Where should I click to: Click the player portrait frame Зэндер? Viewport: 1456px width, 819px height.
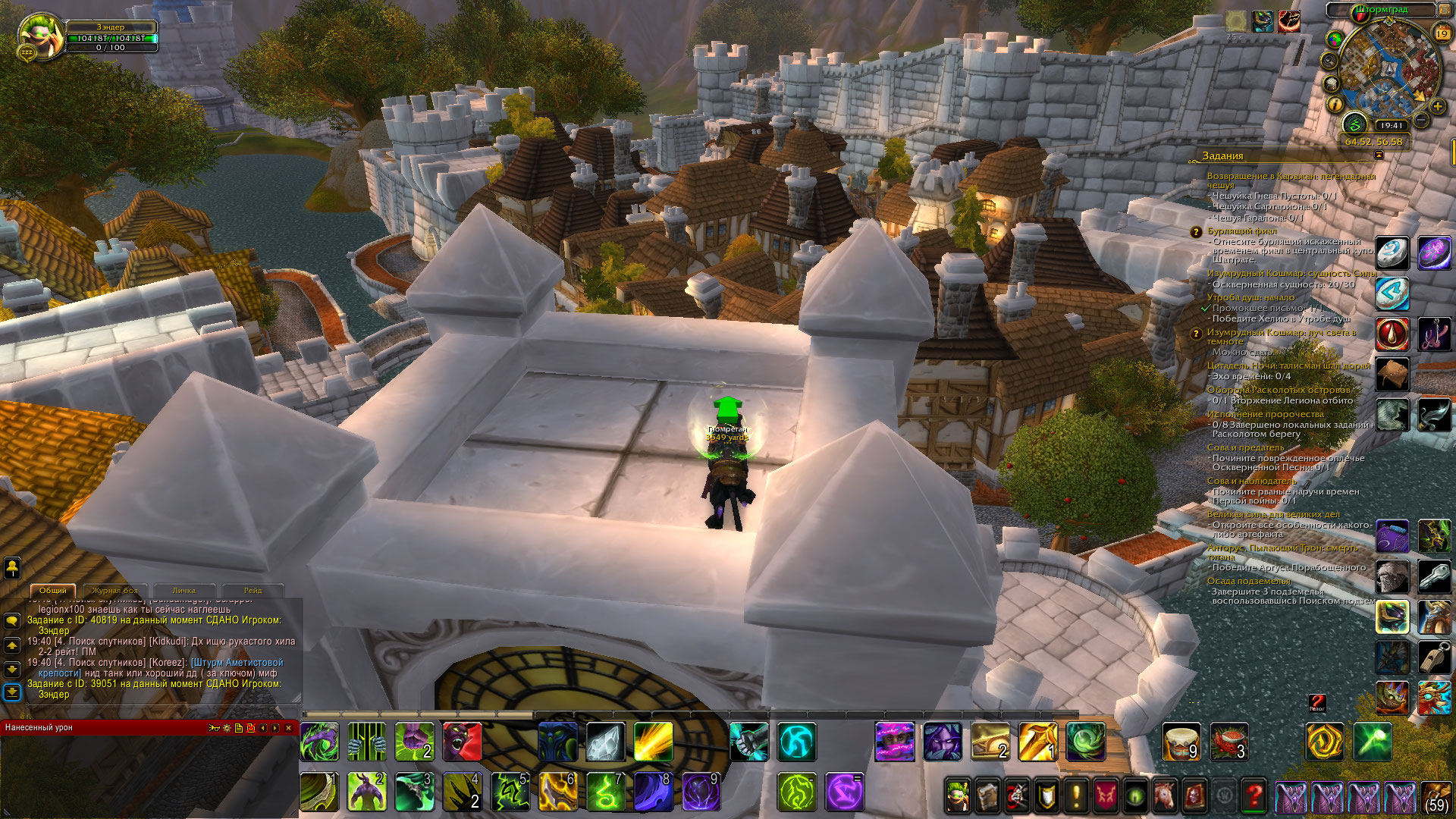[x=42, y=36]
